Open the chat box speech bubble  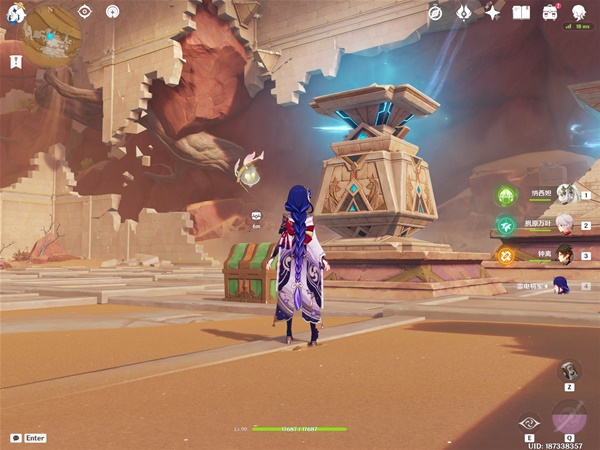(x=16, y=437)
